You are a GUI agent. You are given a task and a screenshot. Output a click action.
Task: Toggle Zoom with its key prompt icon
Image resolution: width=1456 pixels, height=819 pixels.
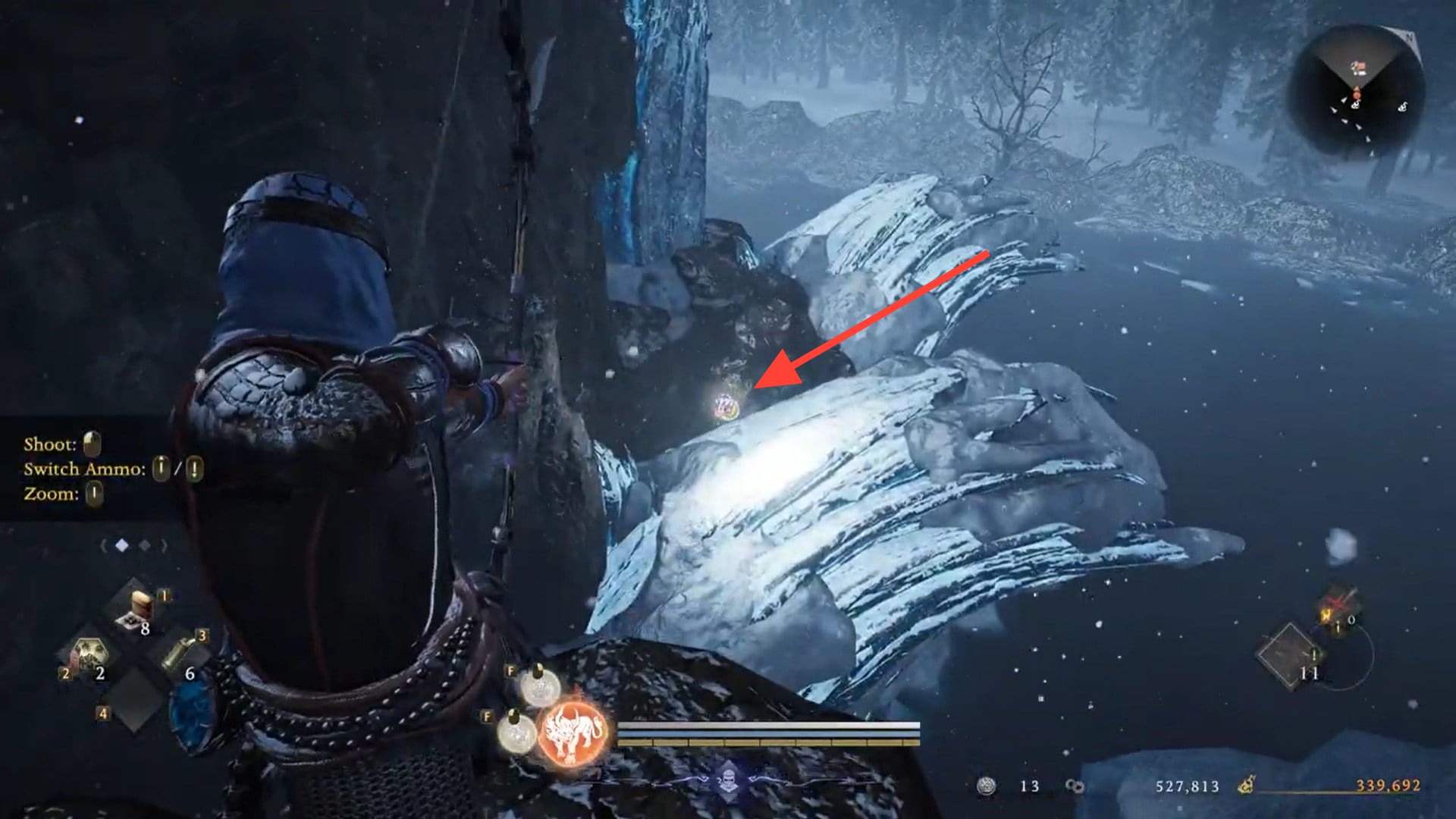pos(96,494)
